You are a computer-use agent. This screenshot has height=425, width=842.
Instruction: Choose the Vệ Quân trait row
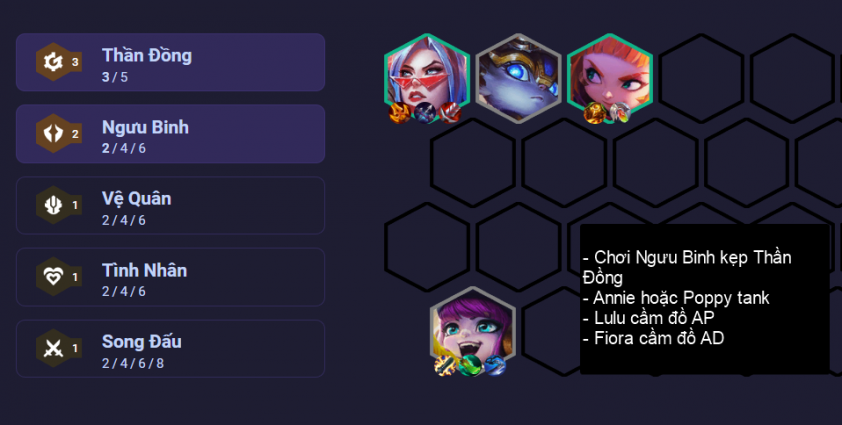point(170,206)
